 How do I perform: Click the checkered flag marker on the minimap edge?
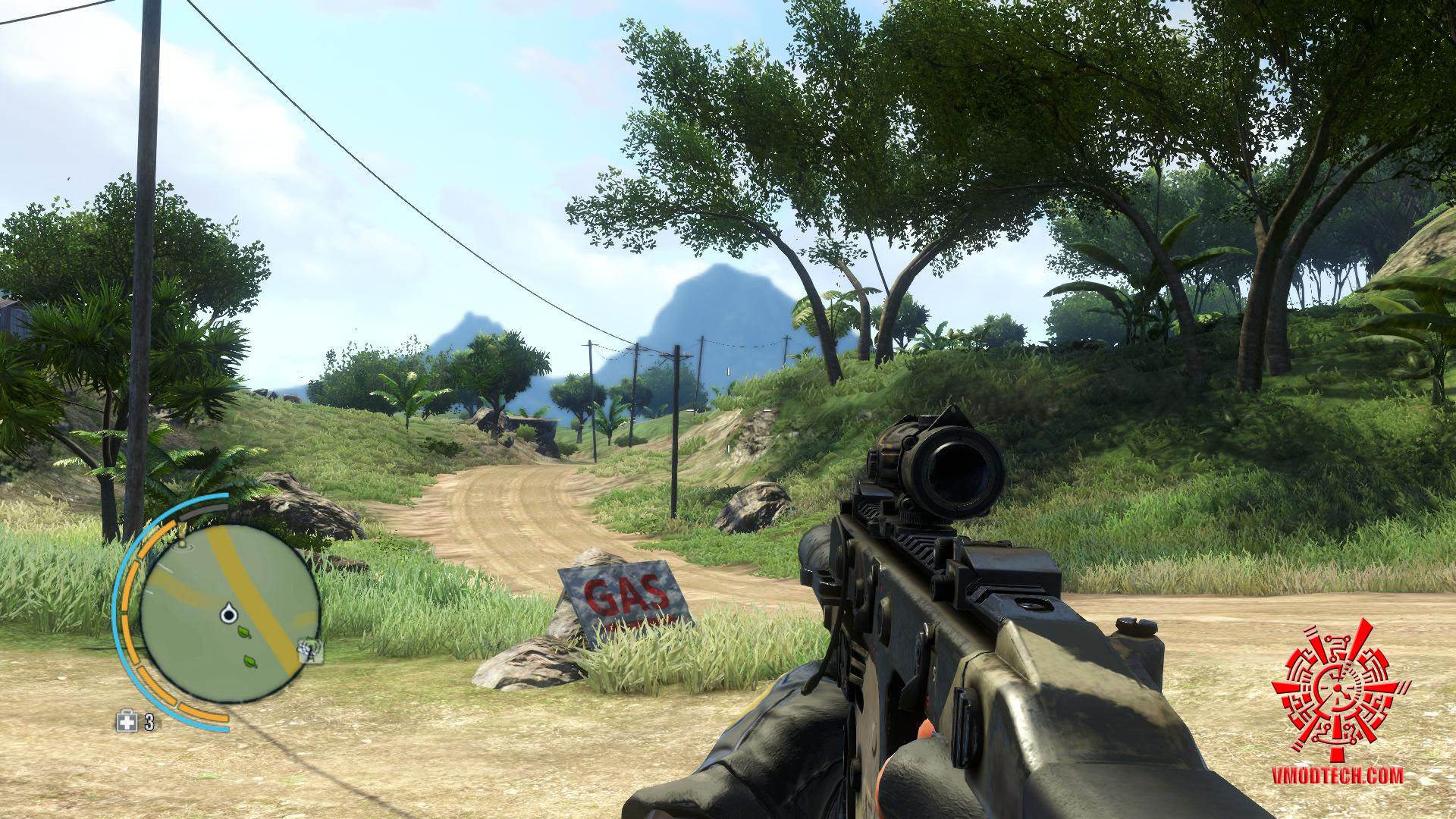(x=309, y=648)
